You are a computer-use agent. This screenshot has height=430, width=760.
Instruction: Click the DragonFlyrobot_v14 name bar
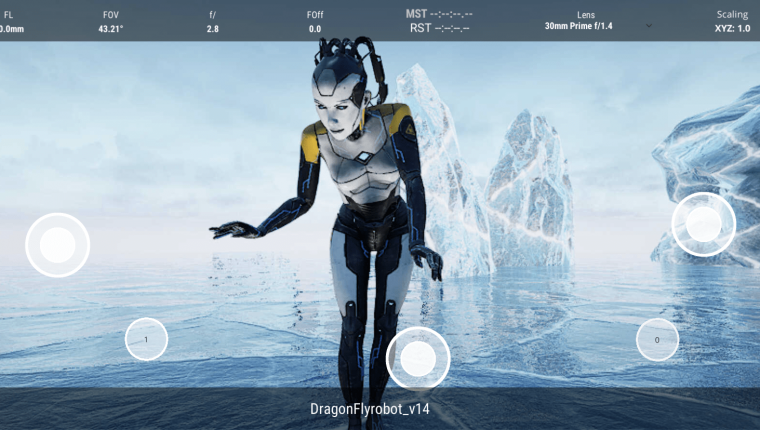(x=370, y=409)
